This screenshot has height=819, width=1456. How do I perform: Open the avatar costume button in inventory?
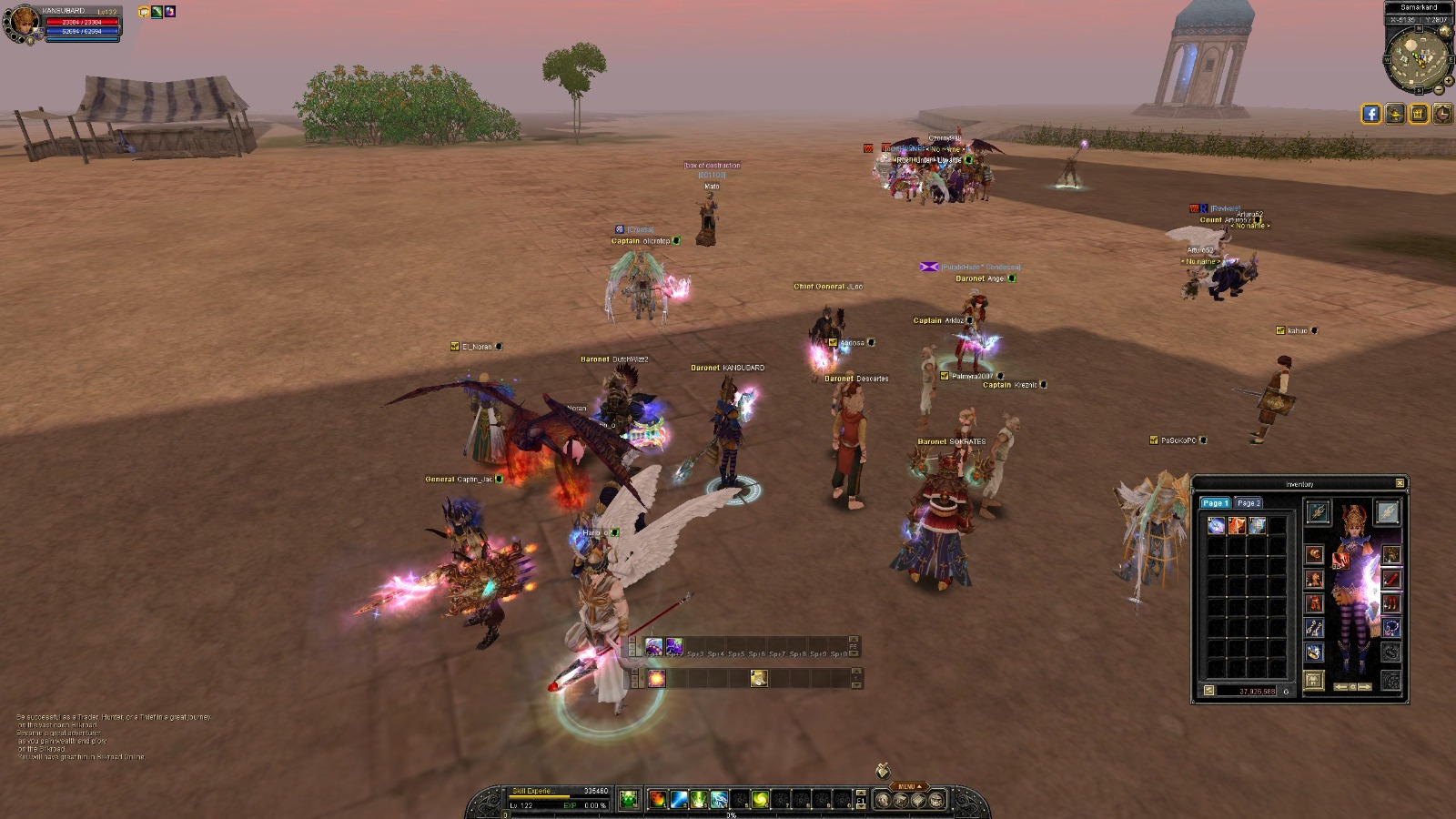1313,681
